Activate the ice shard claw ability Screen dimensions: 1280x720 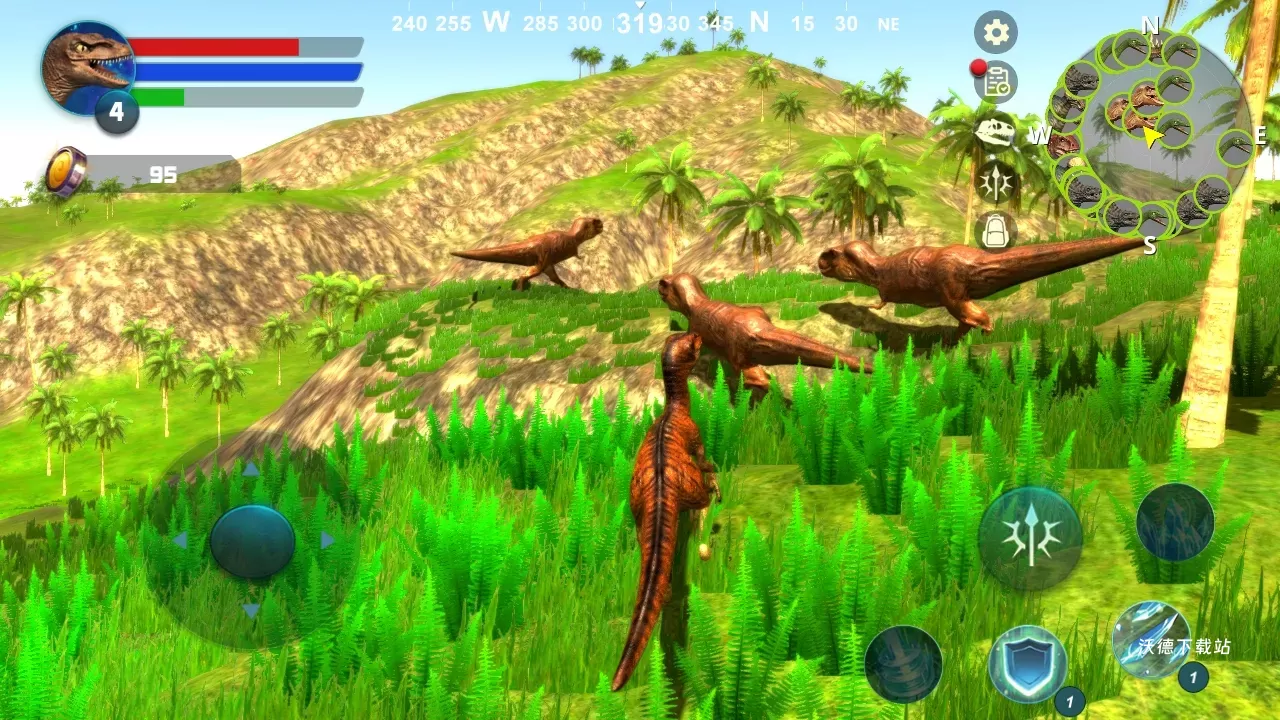pos(1151,640)
